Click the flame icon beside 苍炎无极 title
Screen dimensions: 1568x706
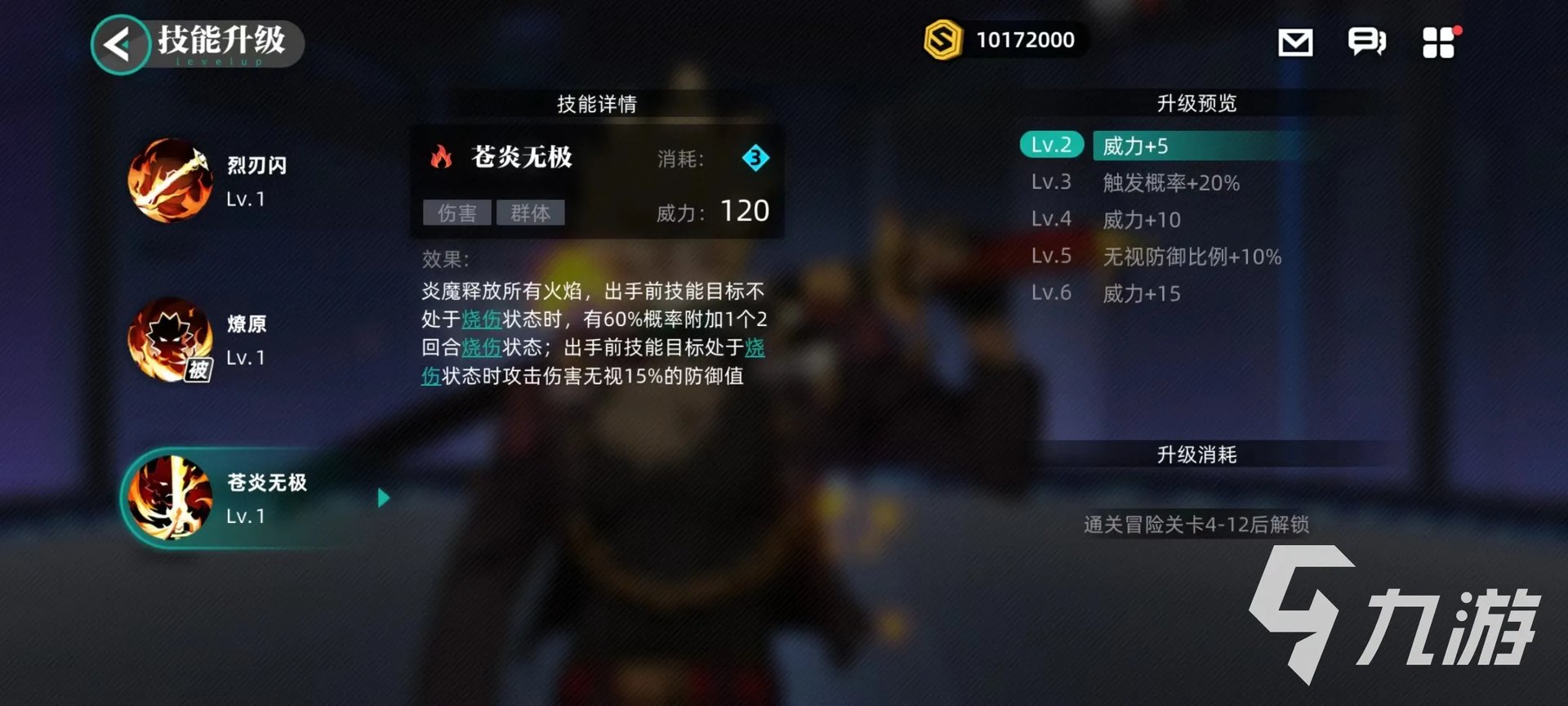(x=442, y=157)
